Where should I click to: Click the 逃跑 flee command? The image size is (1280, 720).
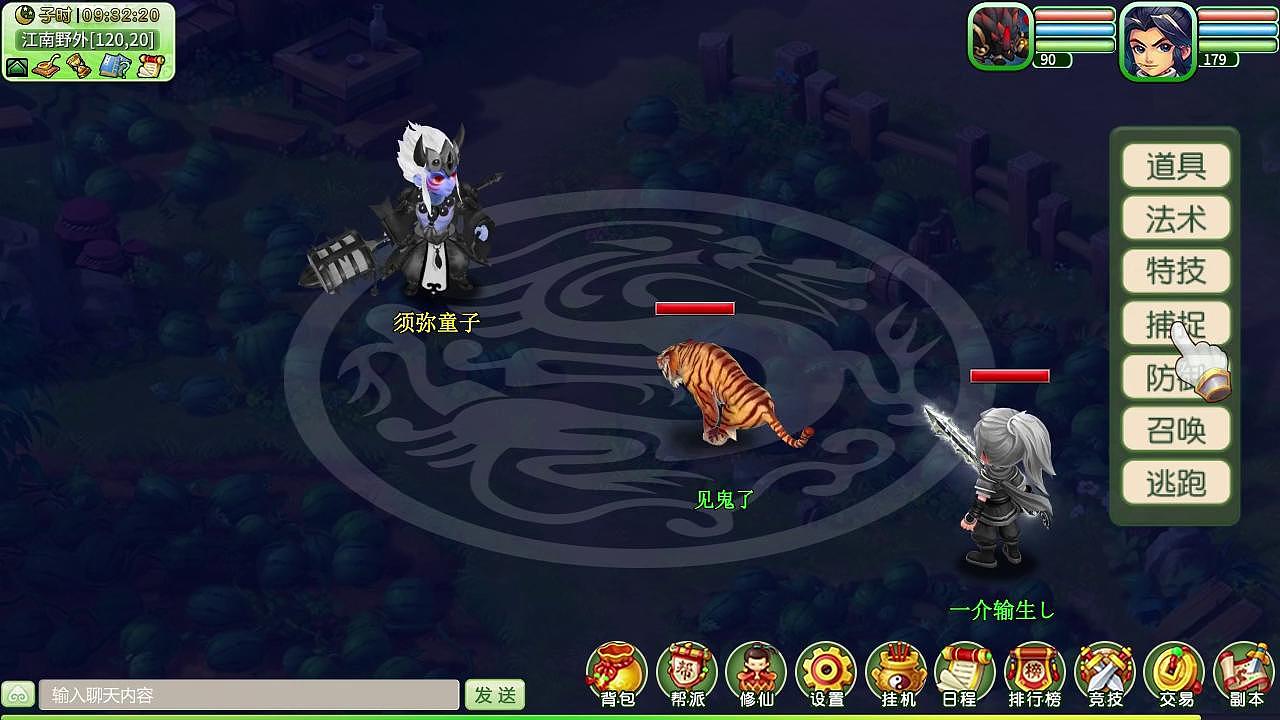1176,483
